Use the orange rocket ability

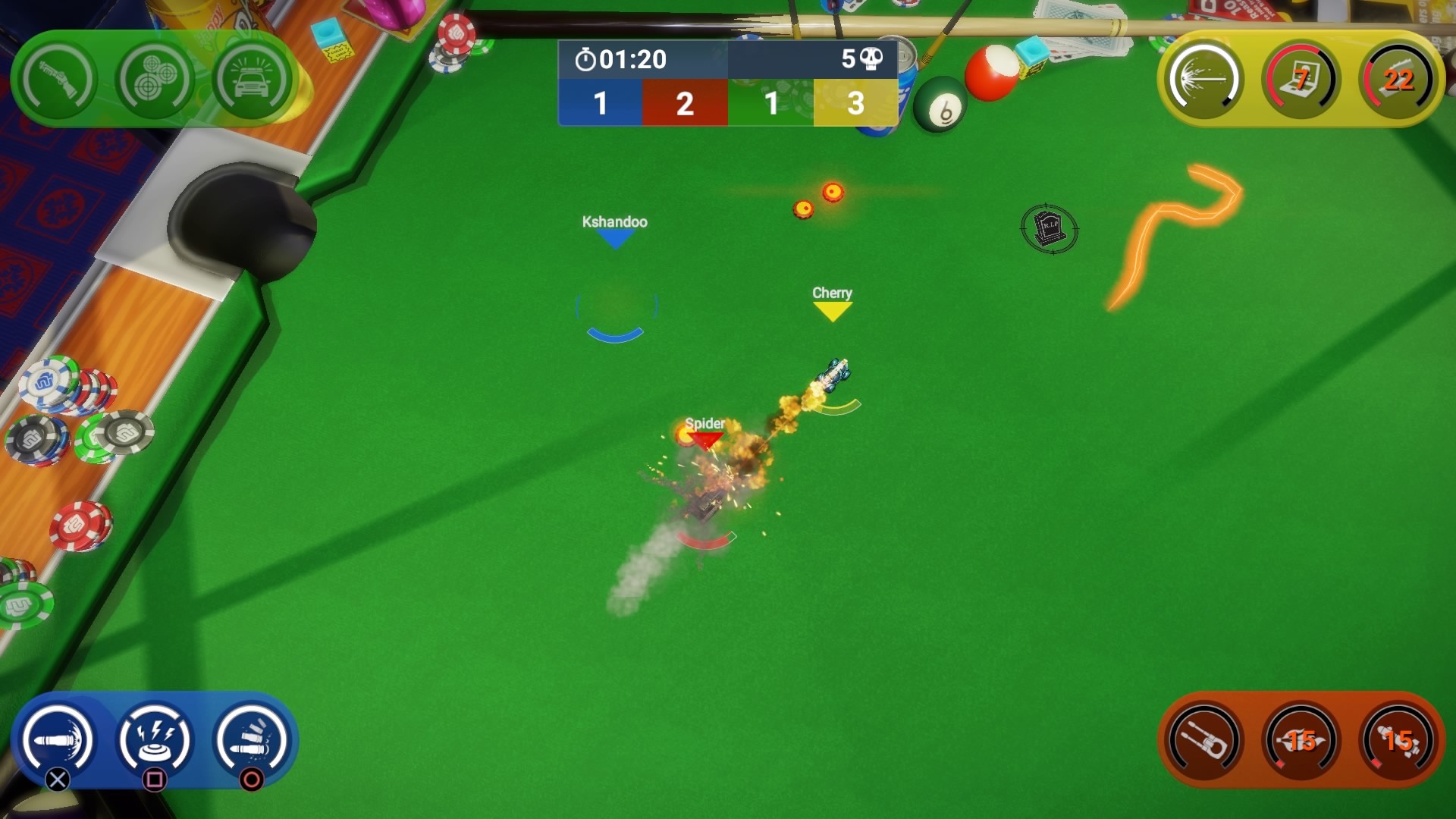1398,741
